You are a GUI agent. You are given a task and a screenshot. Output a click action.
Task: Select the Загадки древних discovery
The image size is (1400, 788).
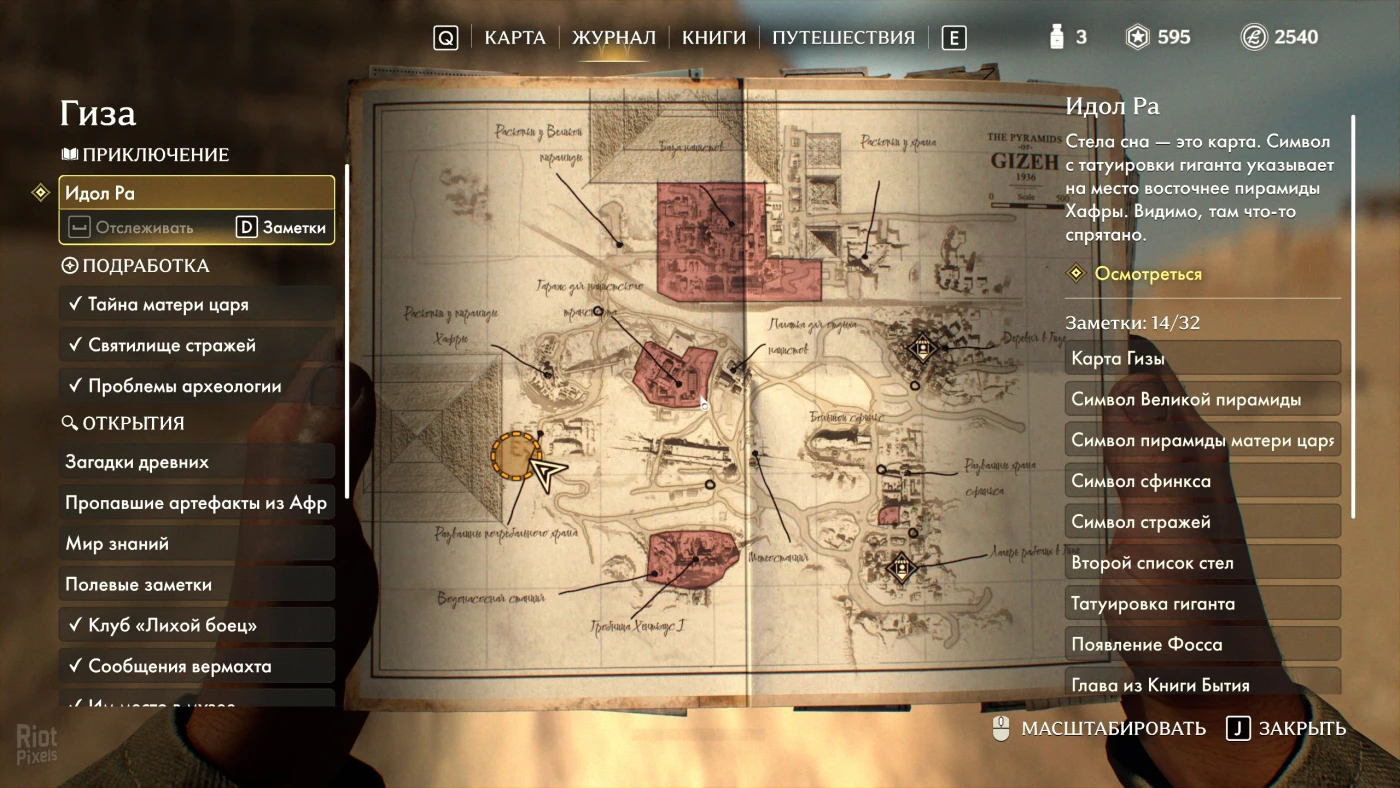pyautogui.click(x=196, y=462)
